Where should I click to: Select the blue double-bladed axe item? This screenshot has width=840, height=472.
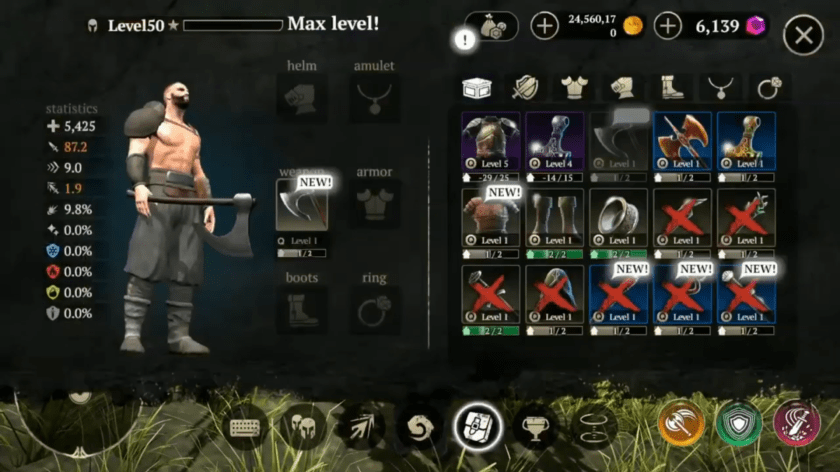[x=683, y=141]
